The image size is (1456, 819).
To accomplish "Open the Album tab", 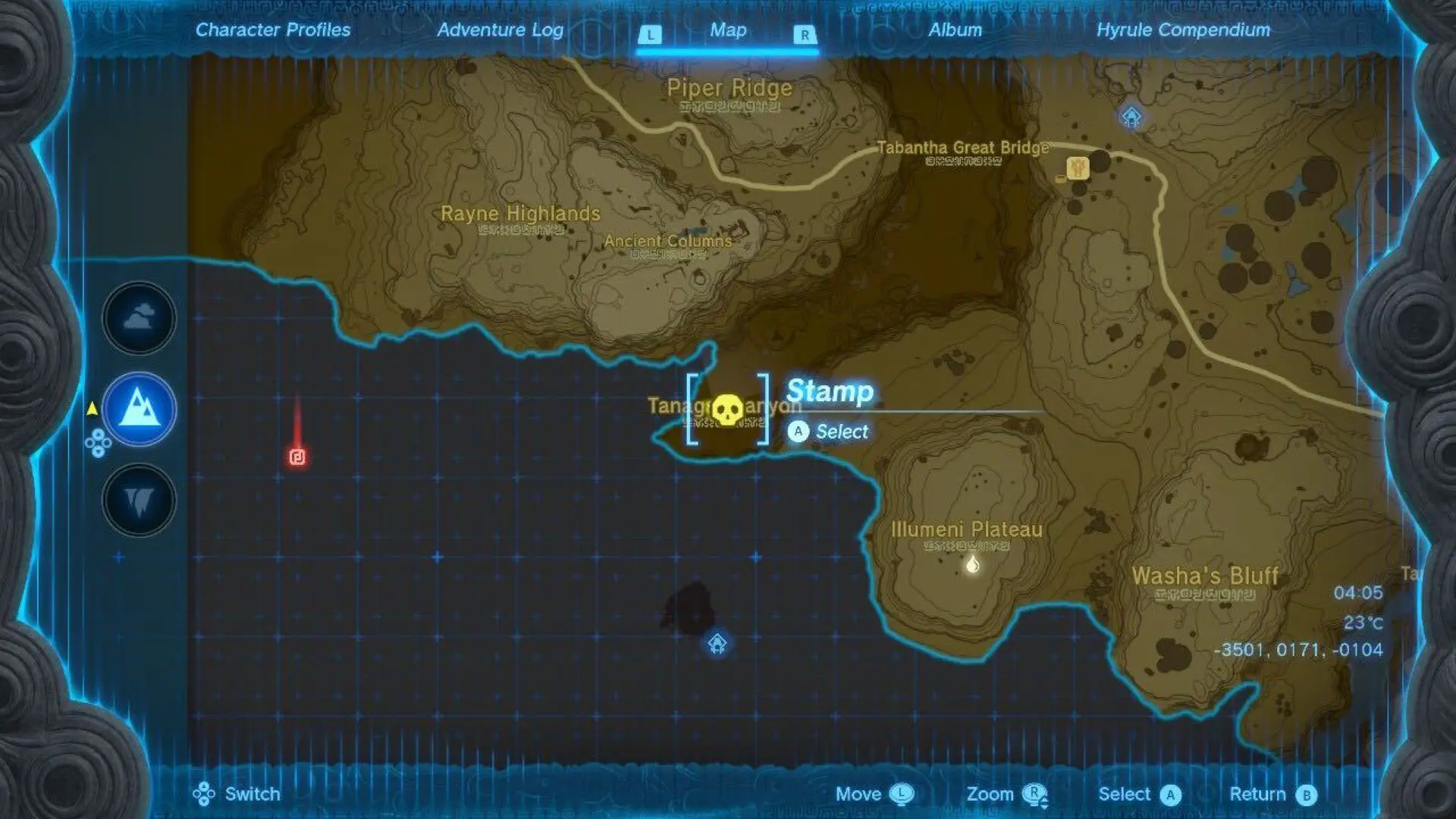I will 954,30.
